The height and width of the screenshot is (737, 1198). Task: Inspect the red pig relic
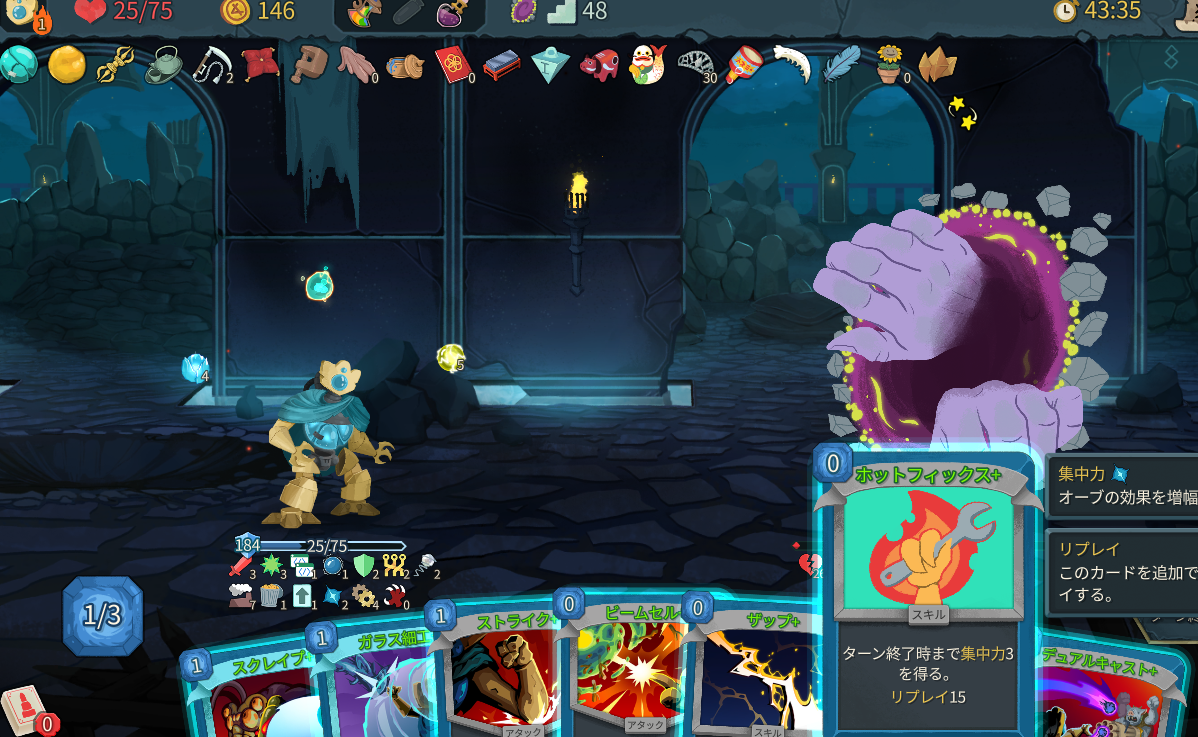pos(599,66)
